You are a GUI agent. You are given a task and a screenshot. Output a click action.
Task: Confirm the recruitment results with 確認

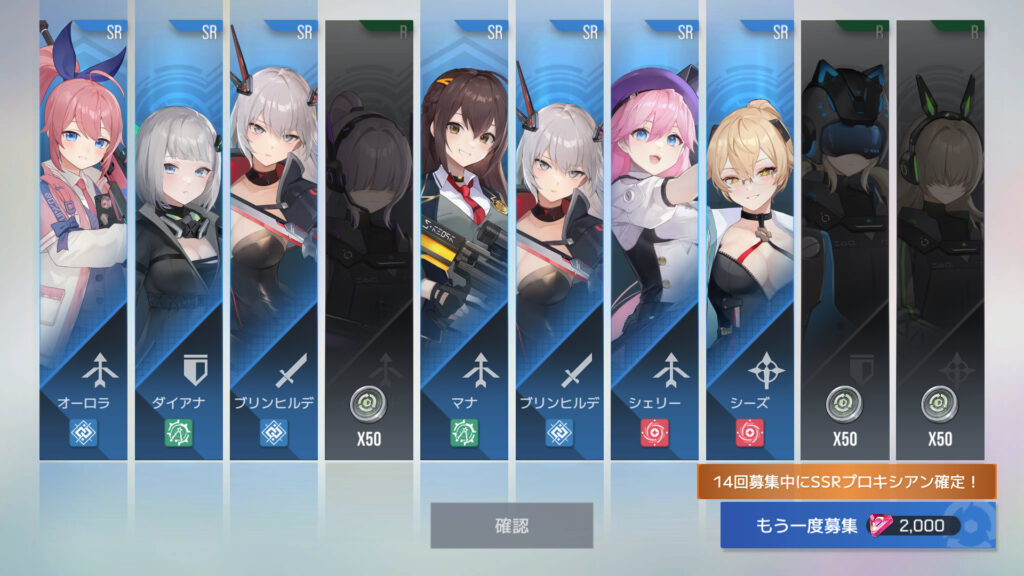coord(511,525)
